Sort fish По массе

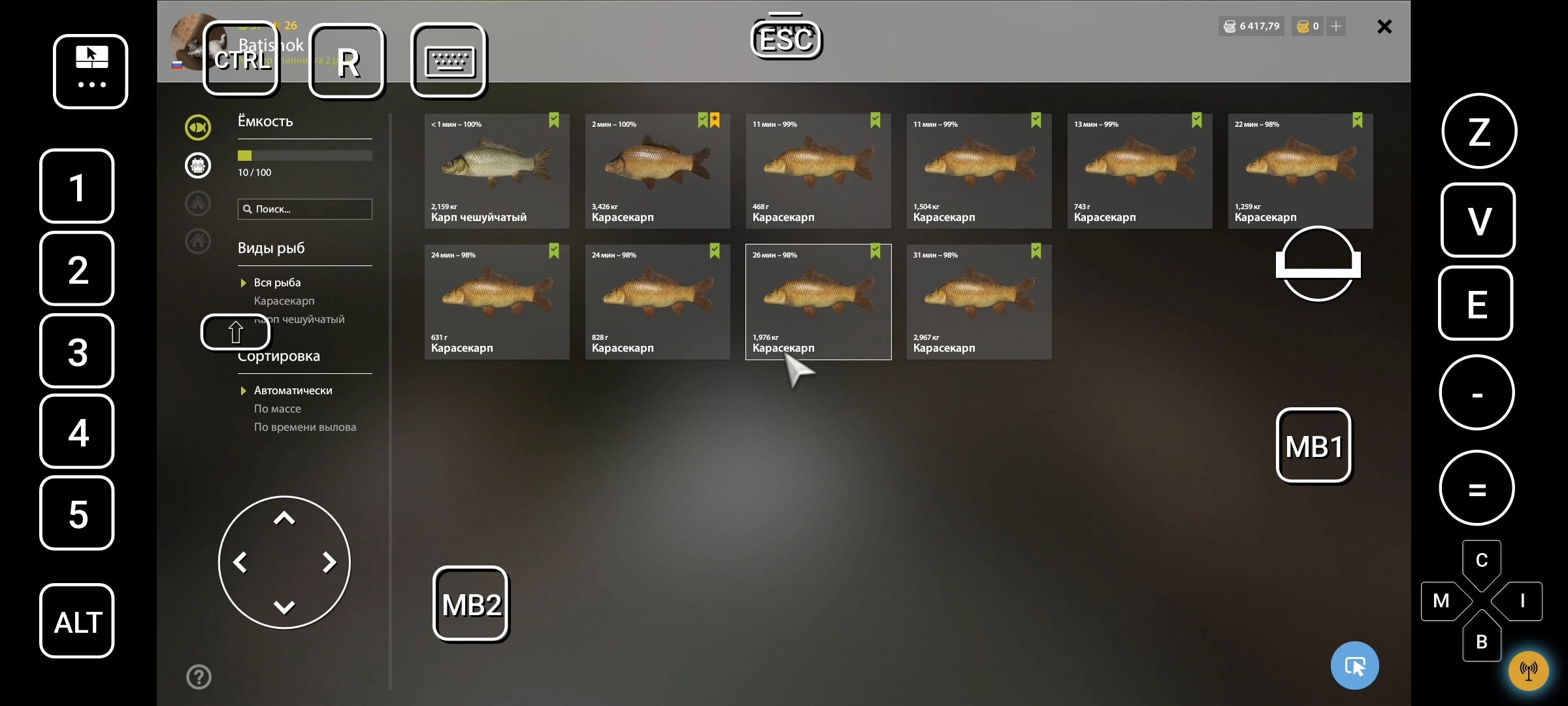(277, 409)
